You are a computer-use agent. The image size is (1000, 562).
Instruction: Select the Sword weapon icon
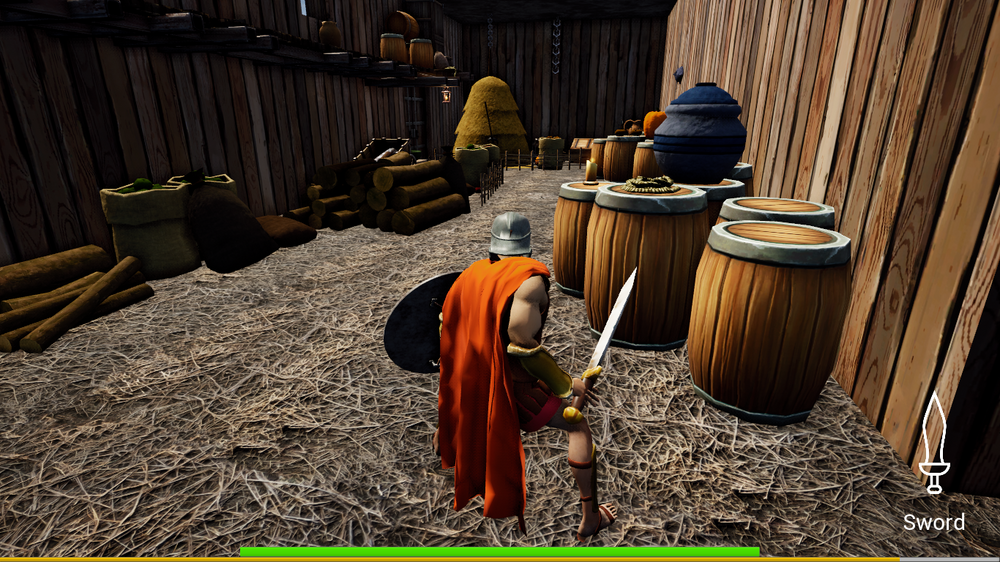tap(934, 444)
